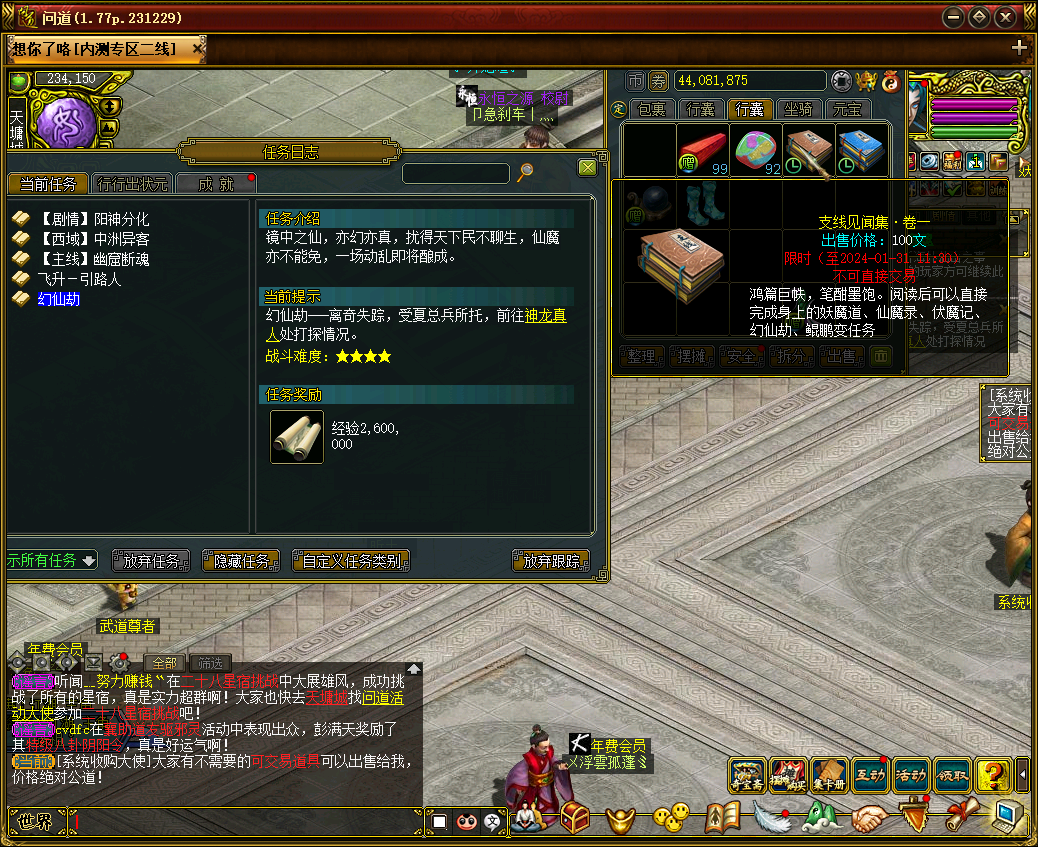Click the 隐藏任务 hide quest button
Image resolution: width=1038 pixels, height=847 pixels.
pos(241,561)
